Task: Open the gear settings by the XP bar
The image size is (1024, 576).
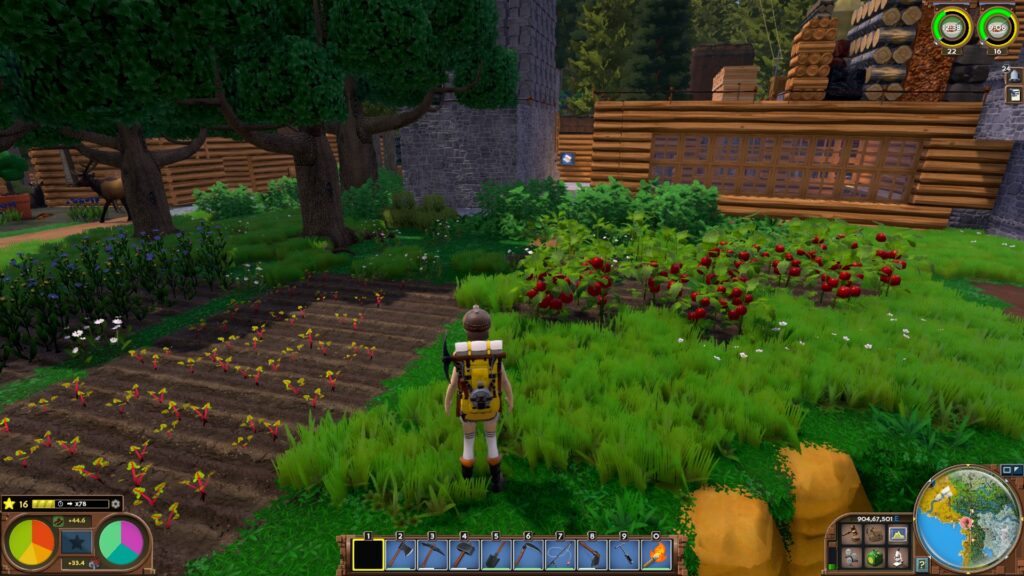Action: point(116,503)
